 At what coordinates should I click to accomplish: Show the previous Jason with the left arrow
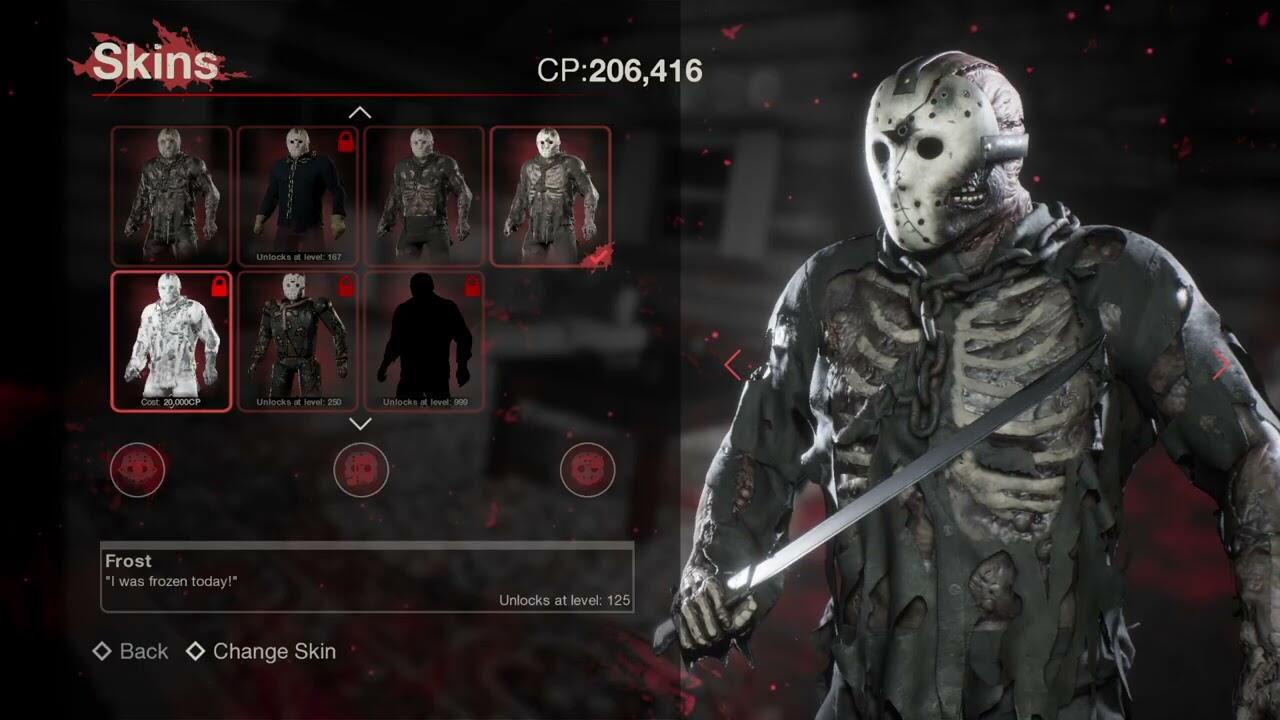click(733, 365)
